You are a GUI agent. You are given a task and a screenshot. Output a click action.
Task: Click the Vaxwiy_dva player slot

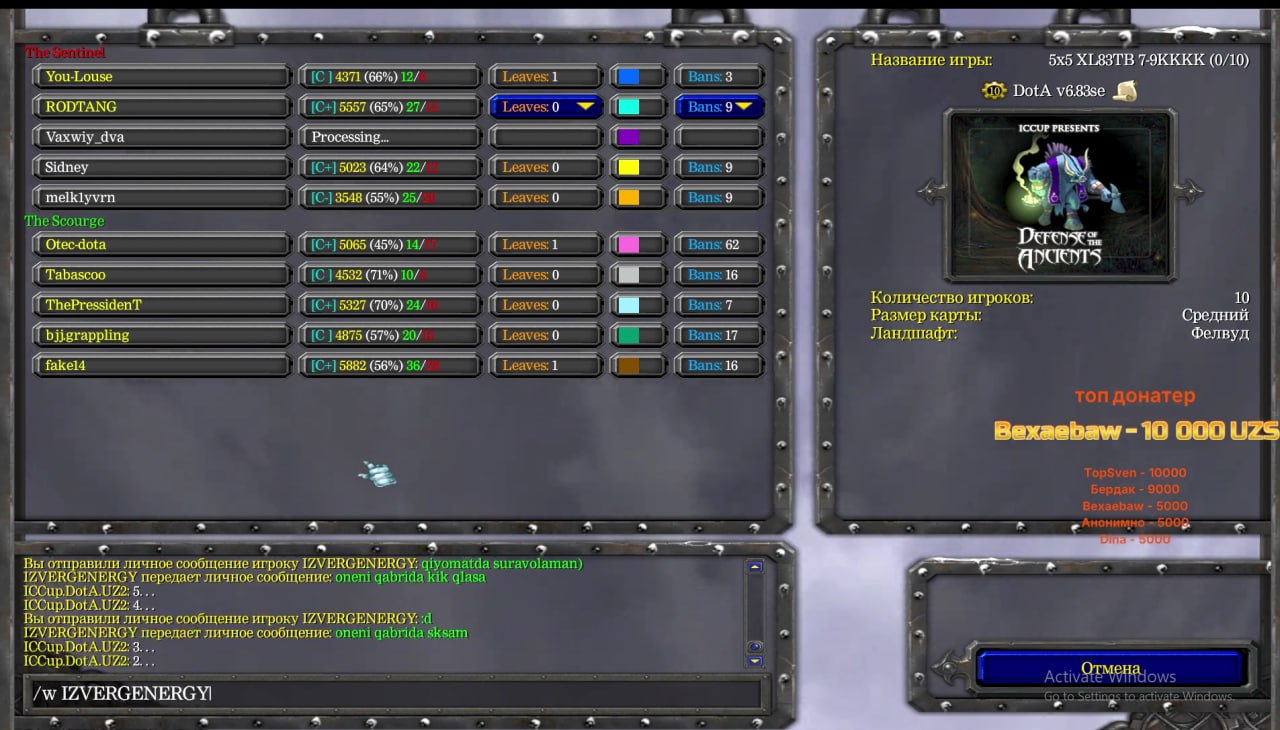coord(162,137)
